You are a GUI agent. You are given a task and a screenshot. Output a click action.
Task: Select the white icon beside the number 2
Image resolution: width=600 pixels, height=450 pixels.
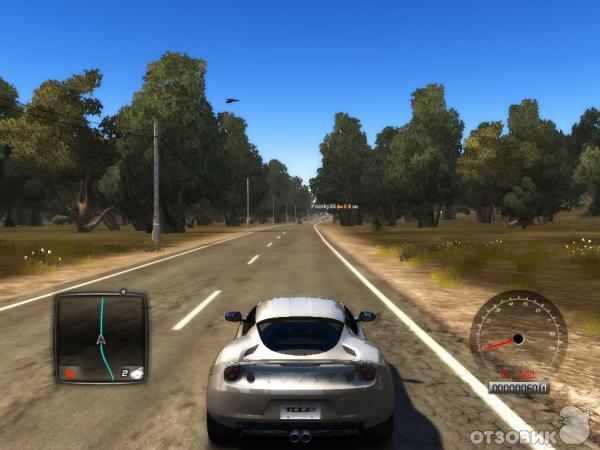[137, 373]
